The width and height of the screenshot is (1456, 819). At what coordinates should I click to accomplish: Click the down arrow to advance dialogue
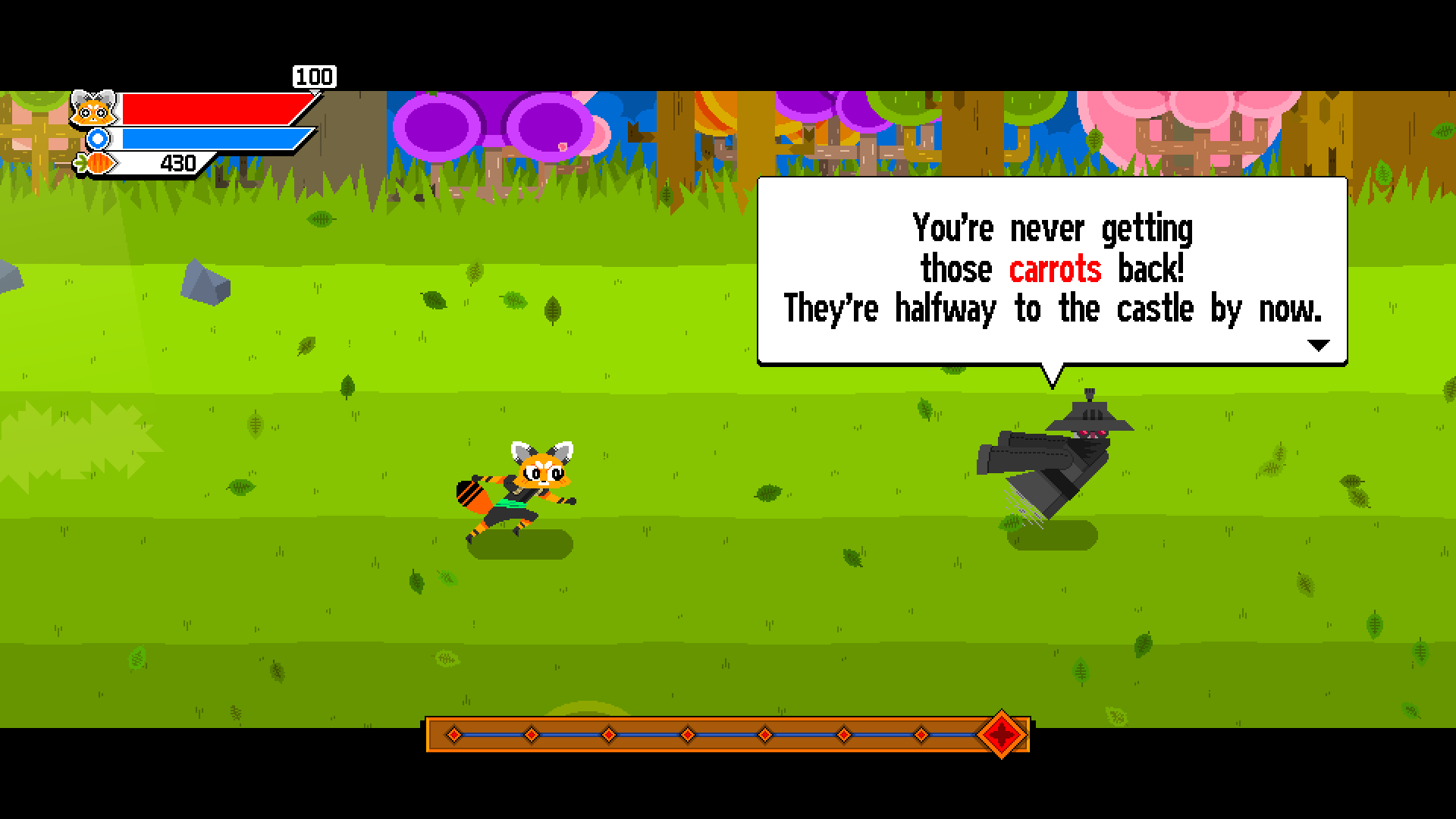(1317, 344)
